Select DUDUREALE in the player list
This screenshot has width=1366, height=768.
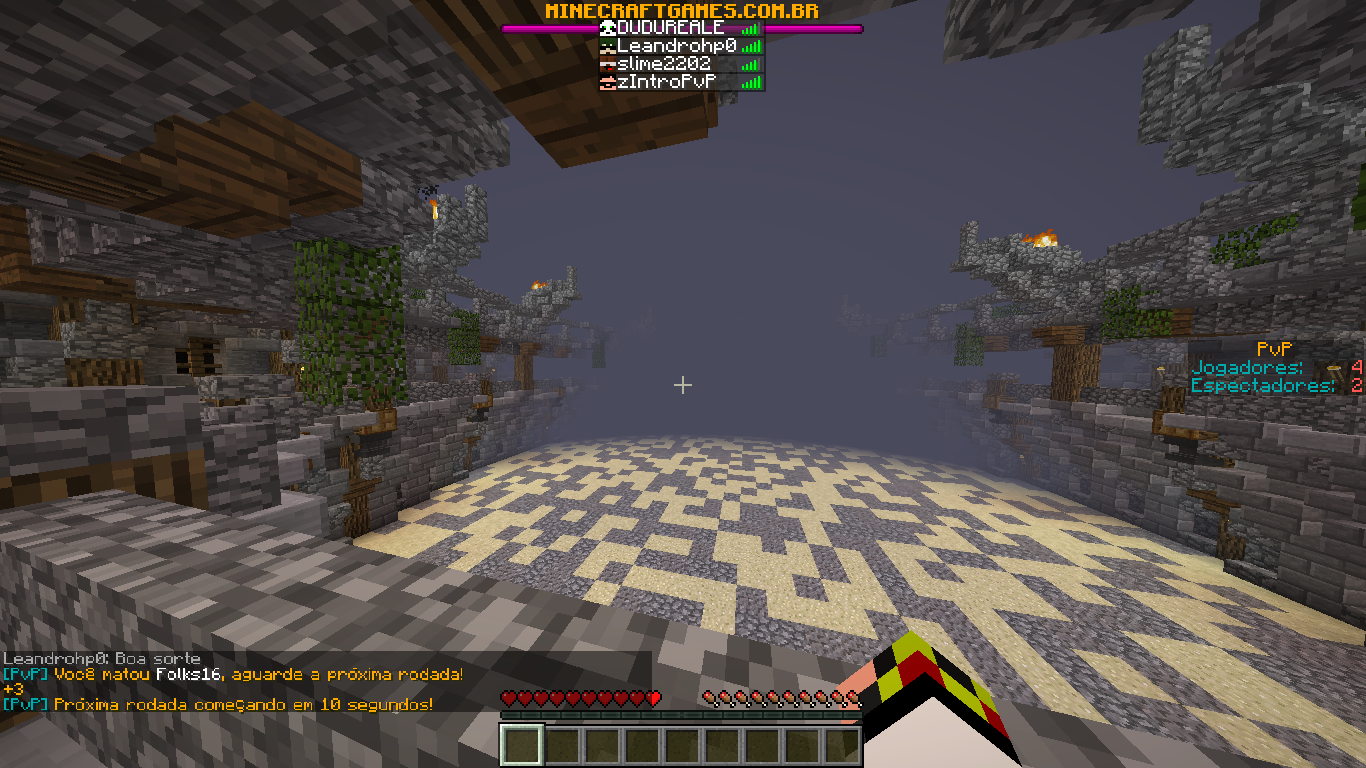coord(671,28)
